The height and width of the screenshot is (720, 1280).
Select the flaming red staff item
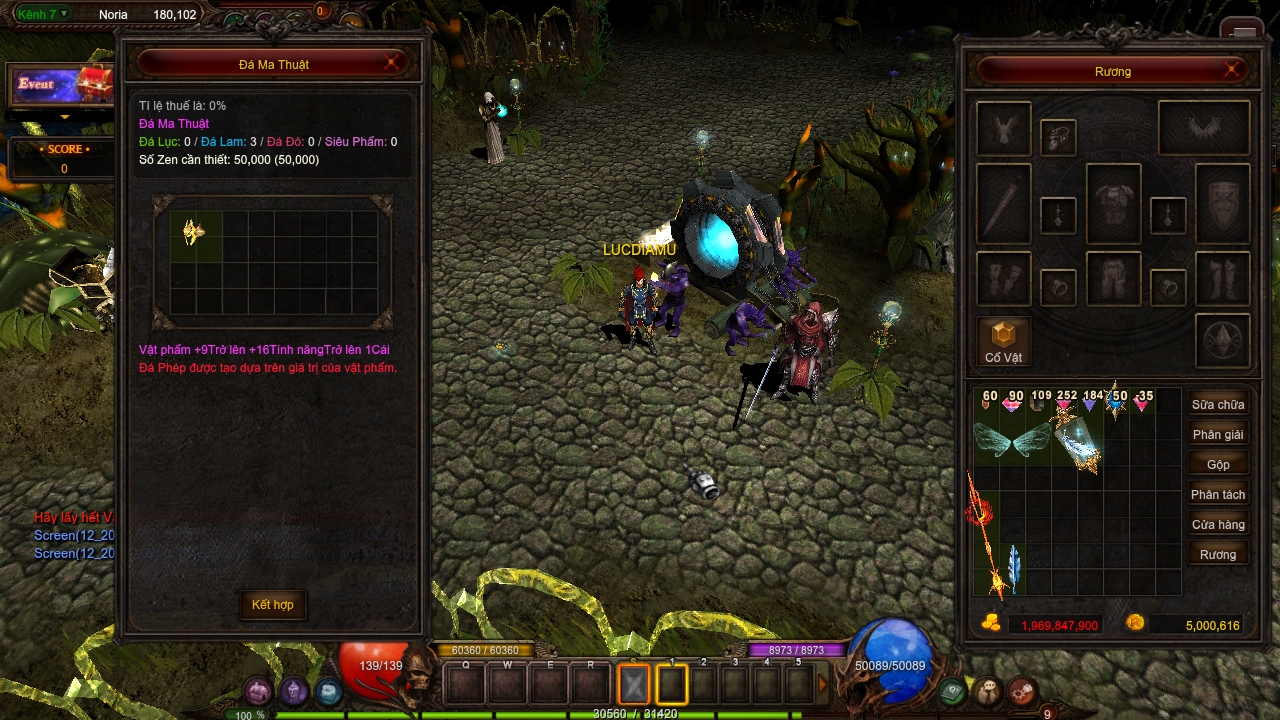pyautogui.click(x=985, y=530)
